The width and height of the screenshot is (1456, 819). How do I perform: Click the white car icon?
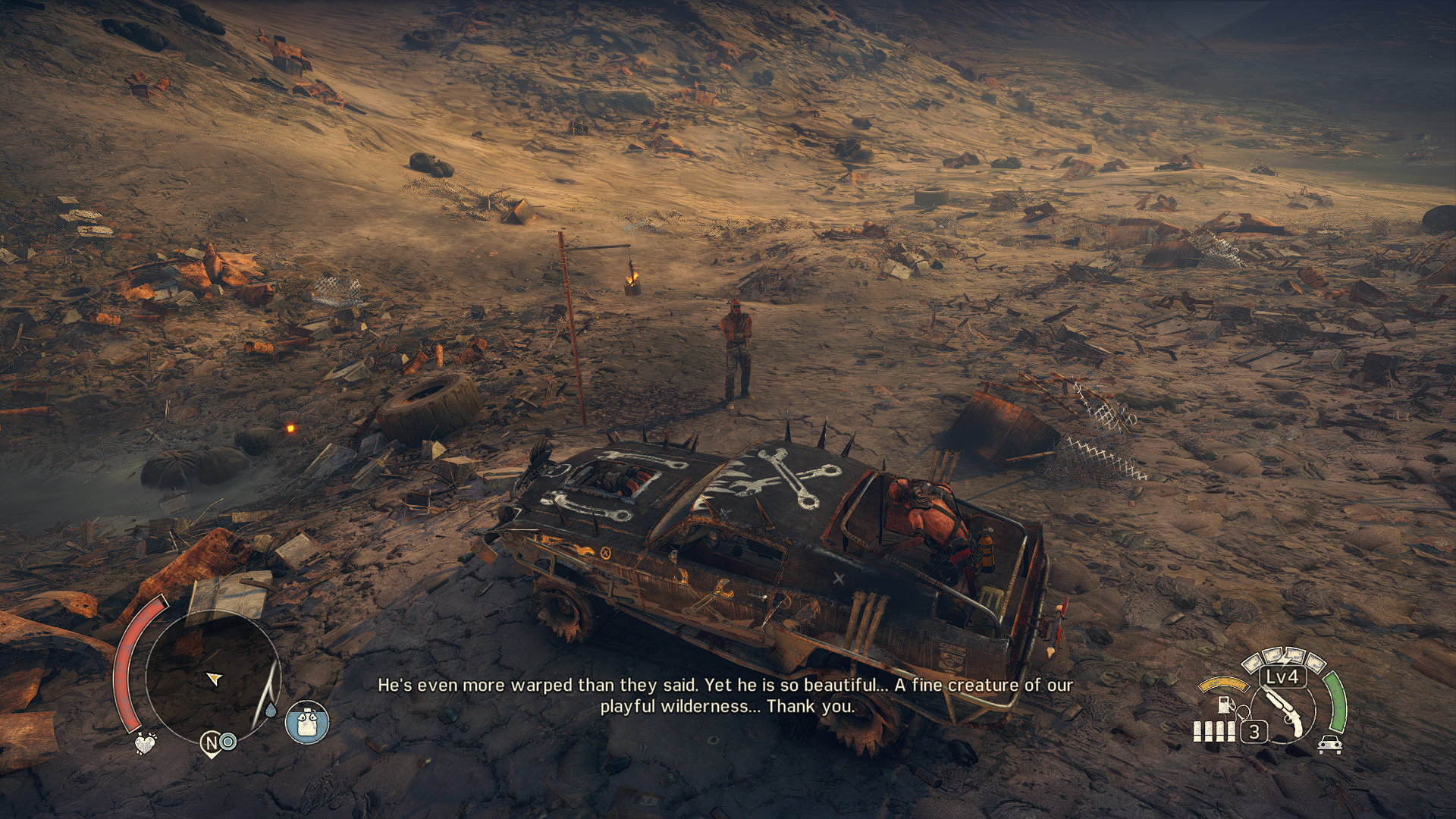(x=1330, y=744)
